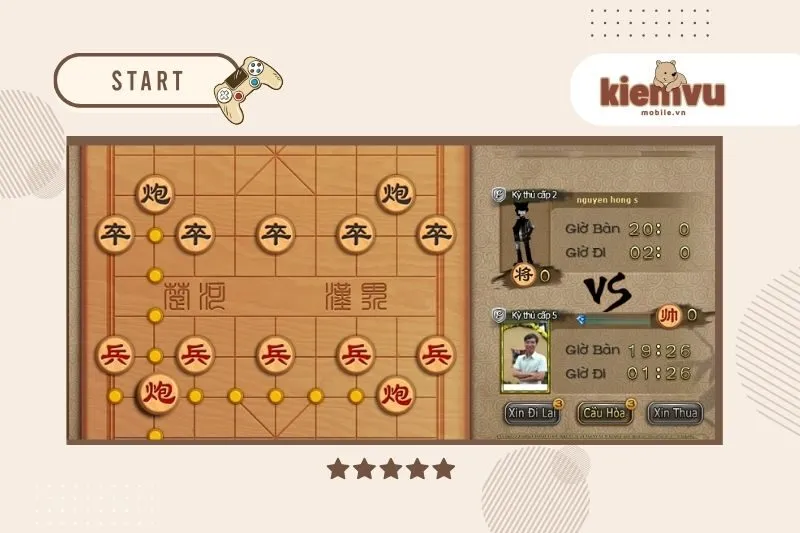
Task: Pick the rightmost red soldier piece
Action: 435,354
